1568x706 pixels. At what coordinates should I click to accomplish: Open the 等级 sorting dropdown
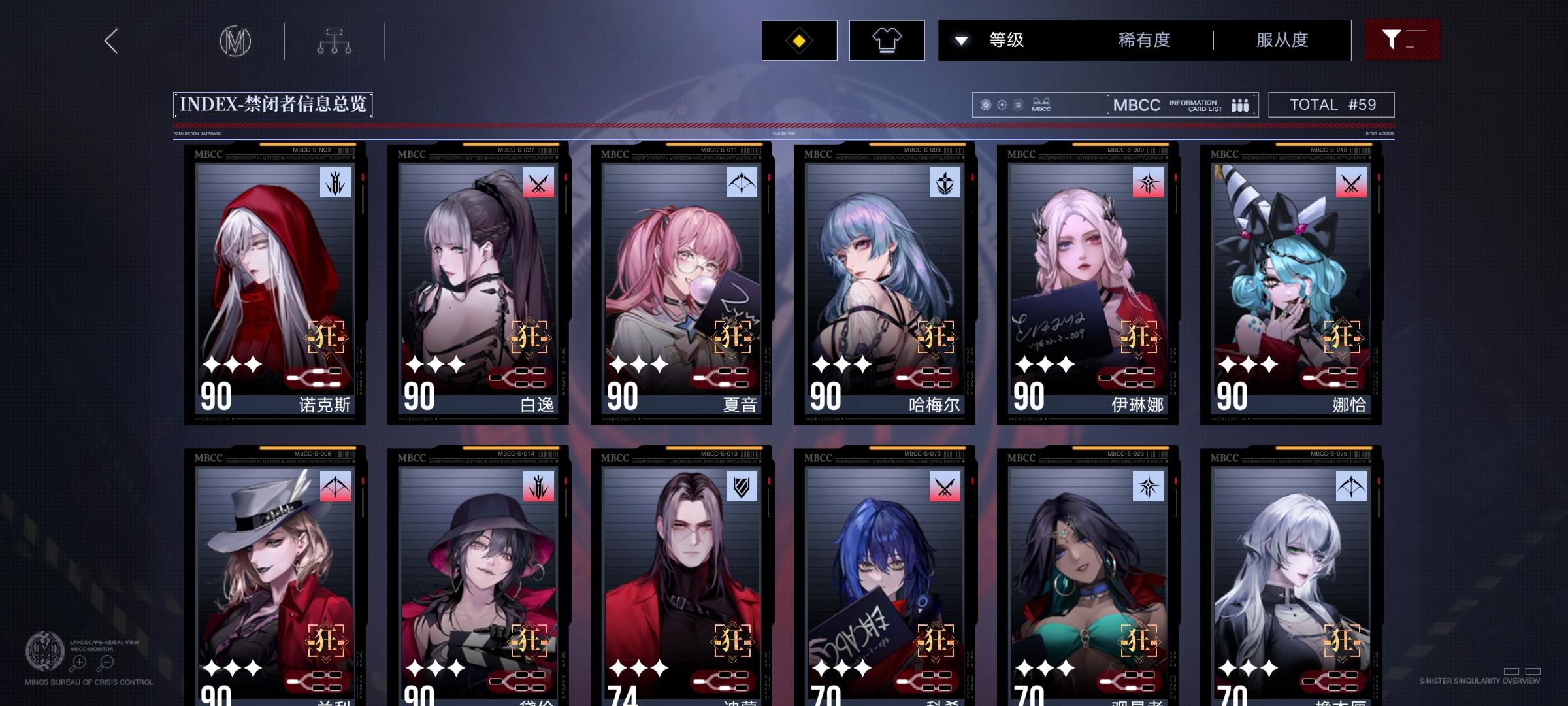[1006, 40]
